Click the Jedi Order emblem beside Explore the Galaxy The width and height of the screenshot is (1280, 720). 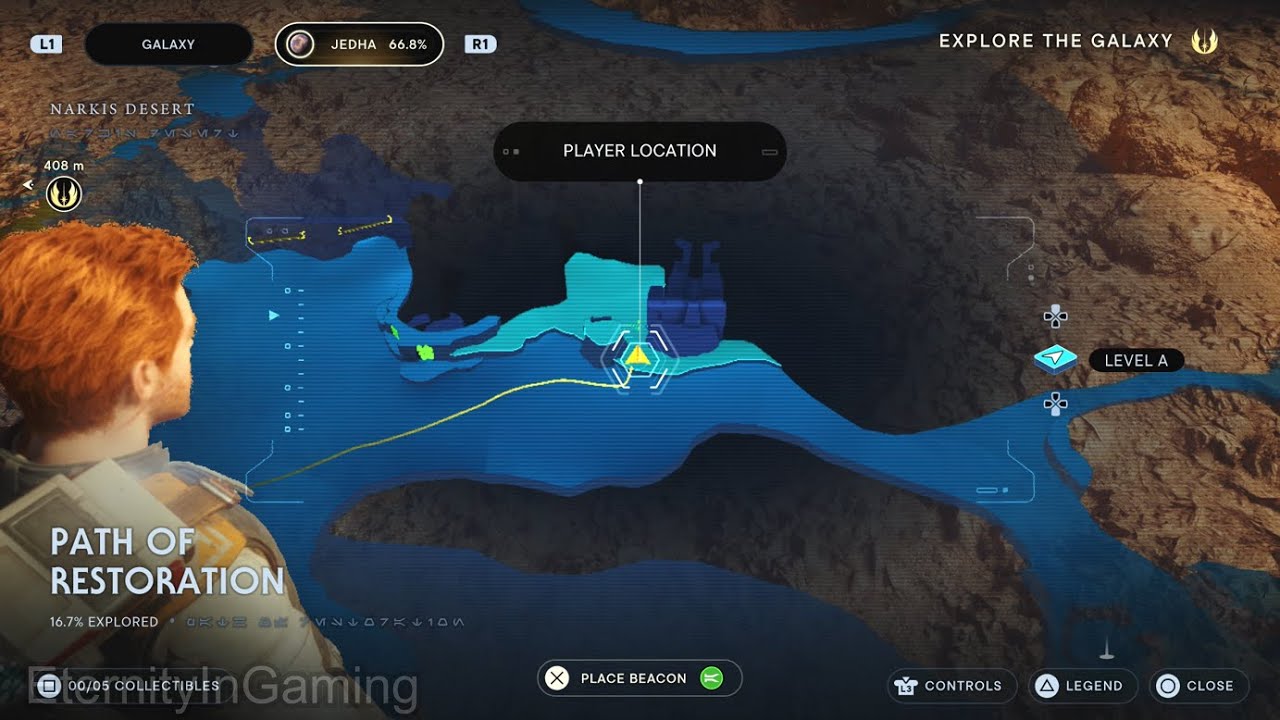tap(1205, 41)
